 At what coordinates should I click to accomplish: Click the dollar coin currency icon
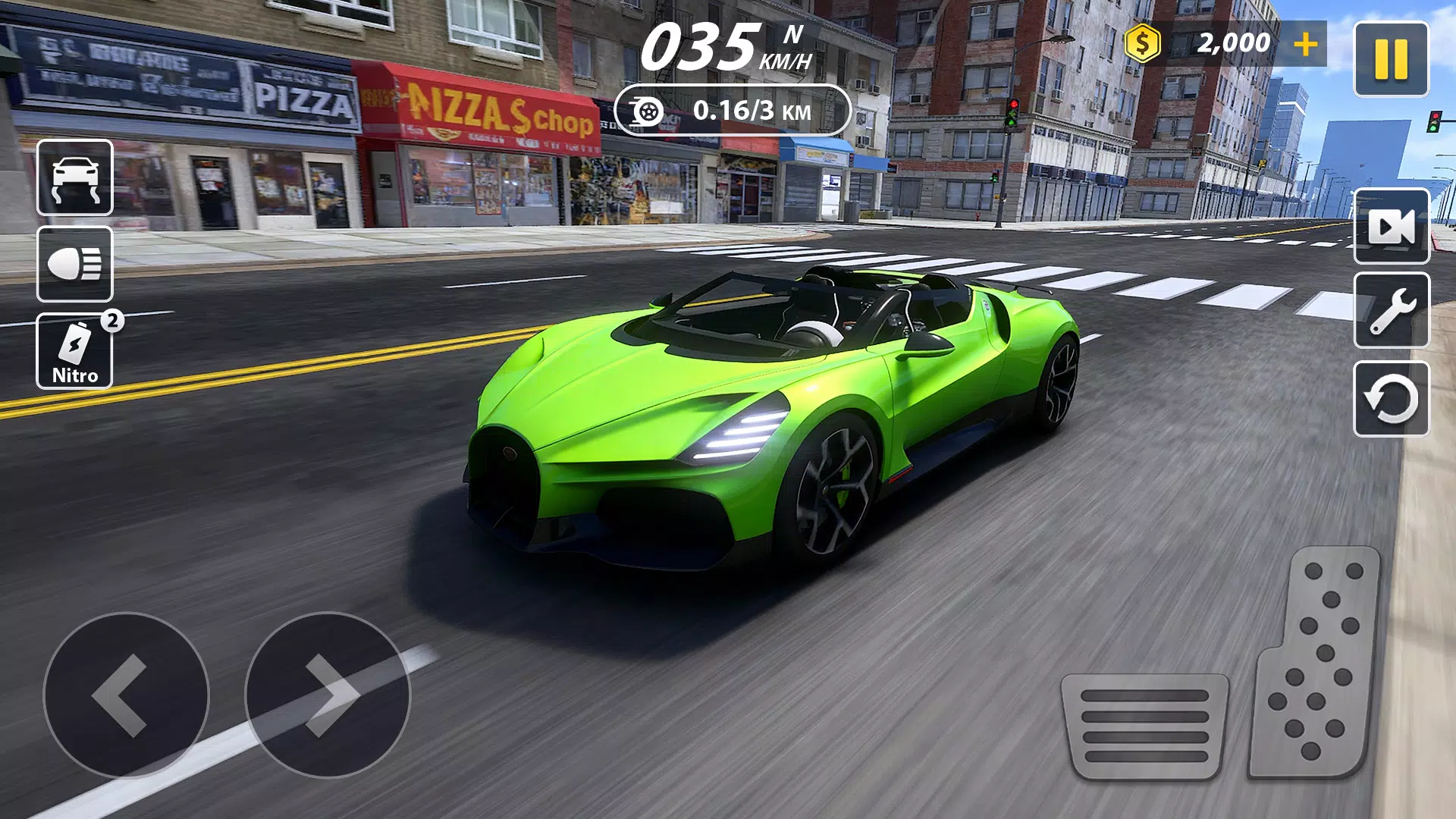click(x=1142, y=43)
